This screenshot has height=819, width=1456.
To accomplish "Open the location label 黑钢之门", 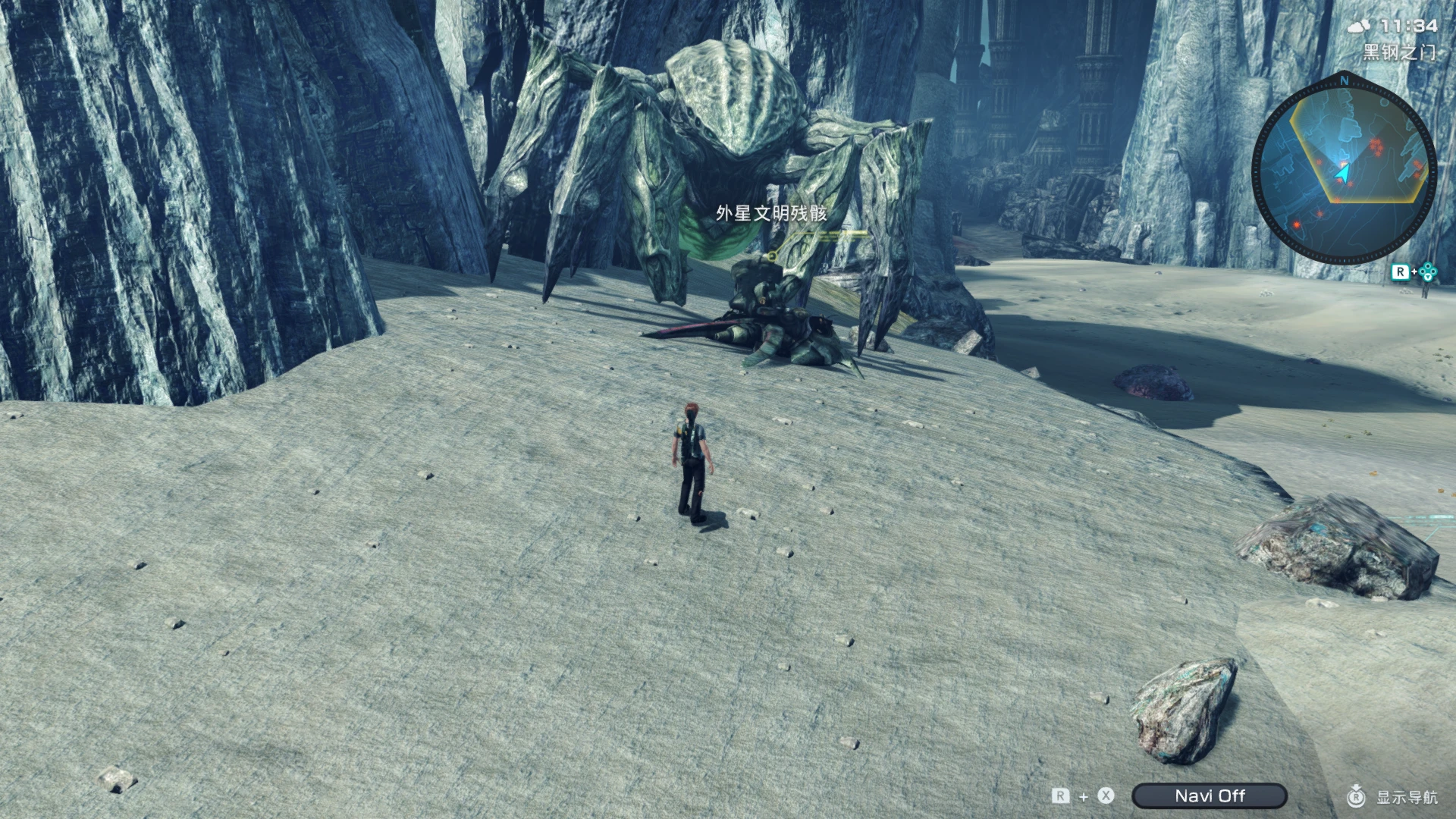I will [x=1398, y=53].
